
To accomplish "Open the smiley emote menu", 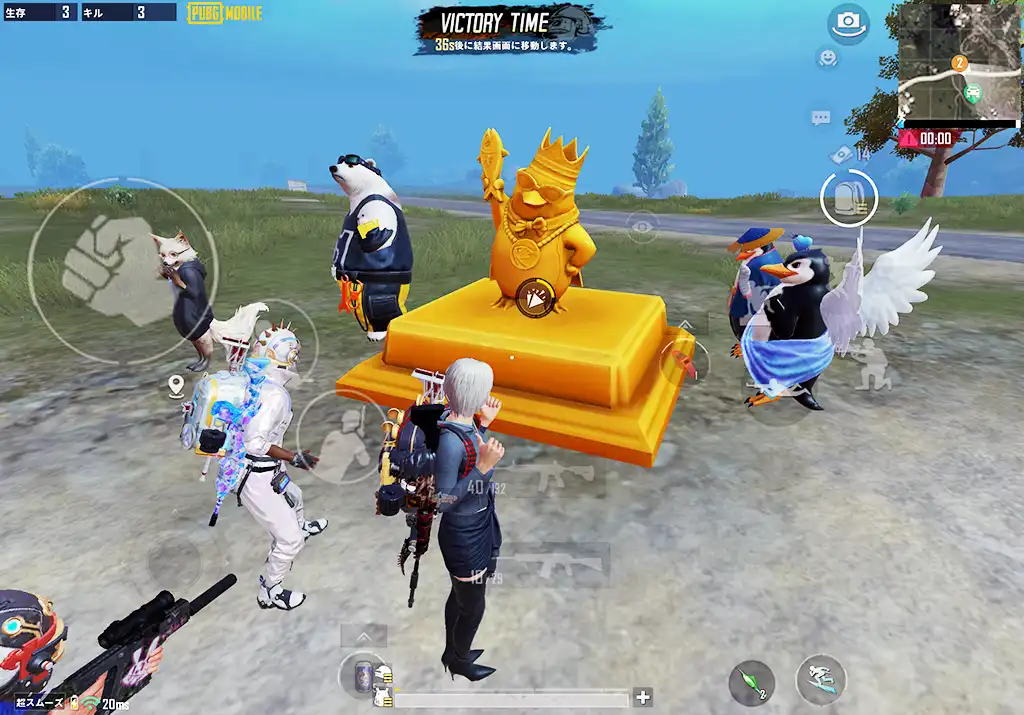I will (827, 58).
